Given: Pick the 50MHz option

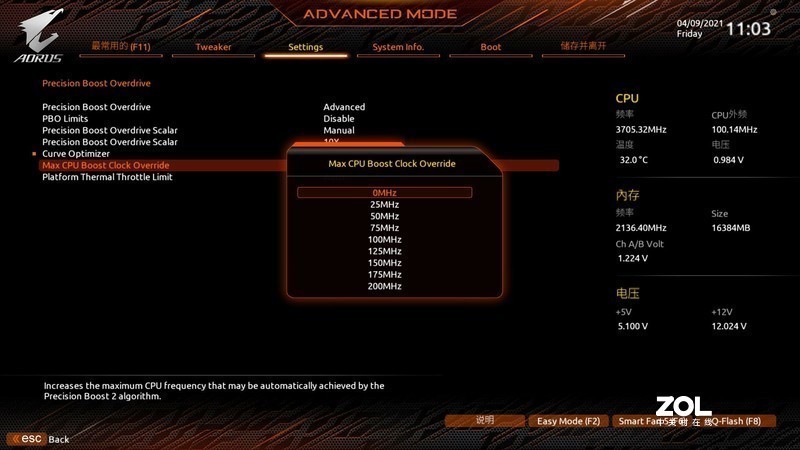Looking at the screenshot, I should pyautogui.click(x=385, y=217).
